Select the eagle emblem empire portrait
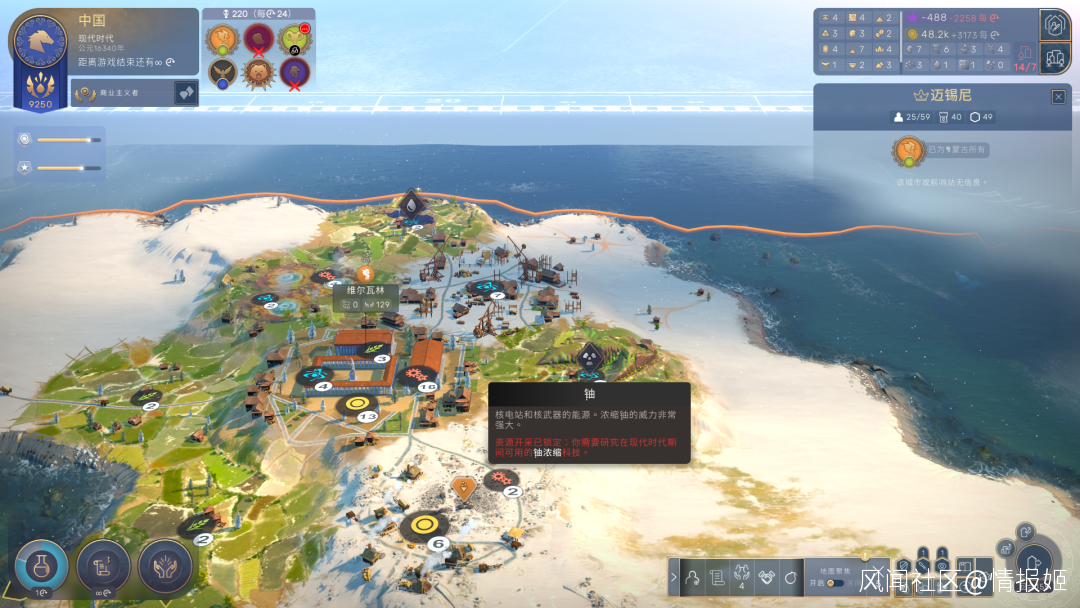 click(220, 72)
